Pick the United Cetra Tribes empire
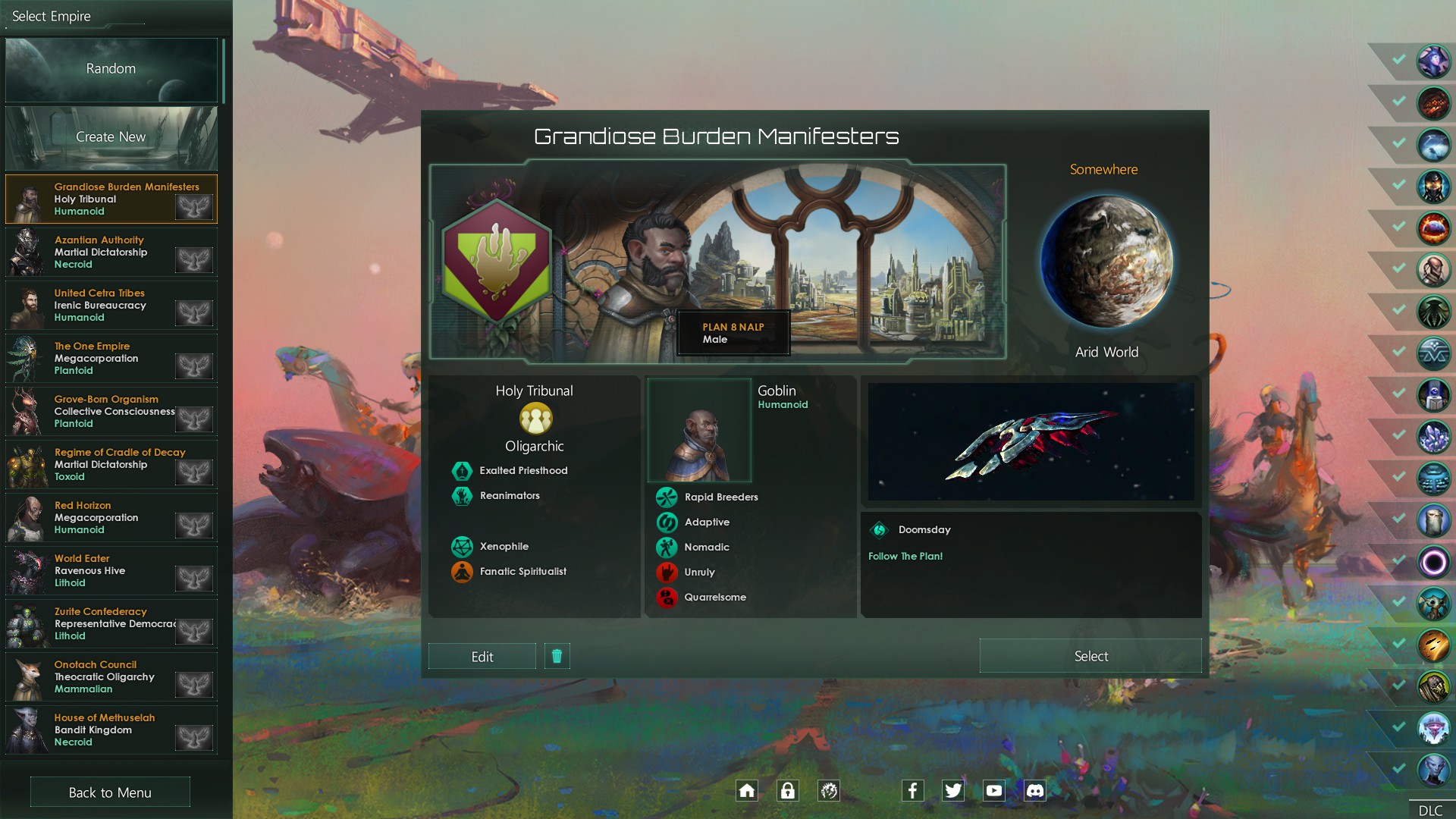1456x819 pixels. click(x=111, y=306)
